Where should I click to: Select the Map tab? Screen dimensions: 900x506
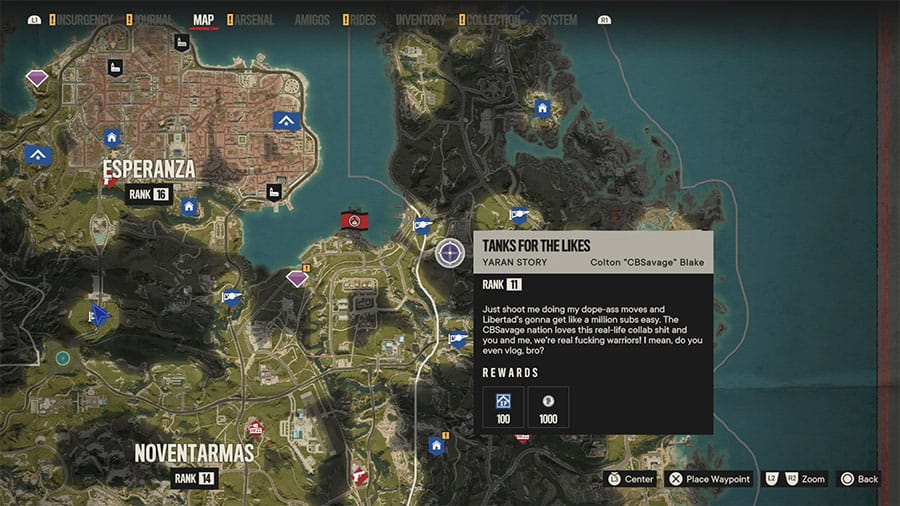coord(203,19)
